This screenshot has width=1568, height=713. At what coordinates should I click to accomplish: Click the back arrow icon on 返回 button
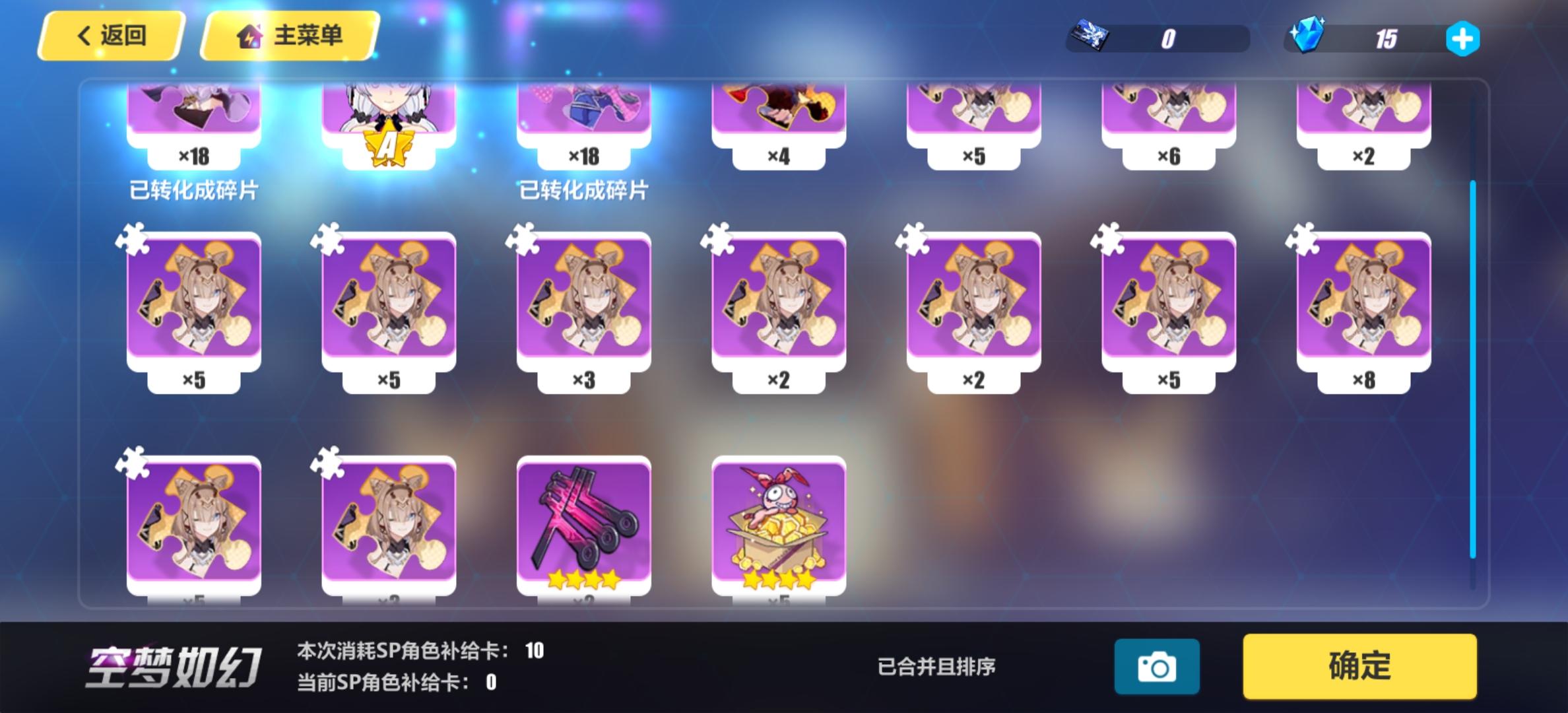click(x=83, y=34)
